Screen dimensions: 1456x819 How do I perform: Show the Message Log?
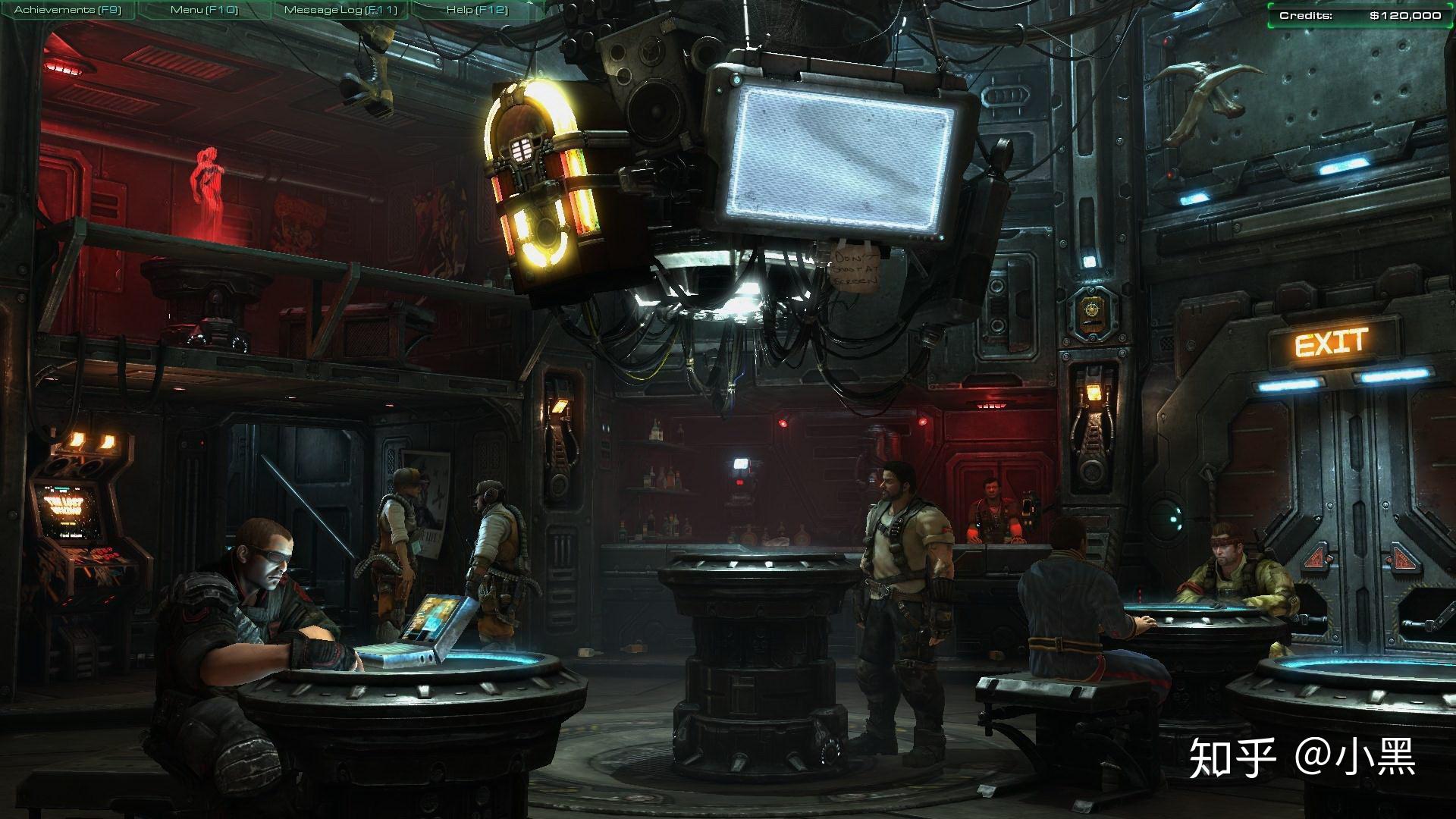340,10
